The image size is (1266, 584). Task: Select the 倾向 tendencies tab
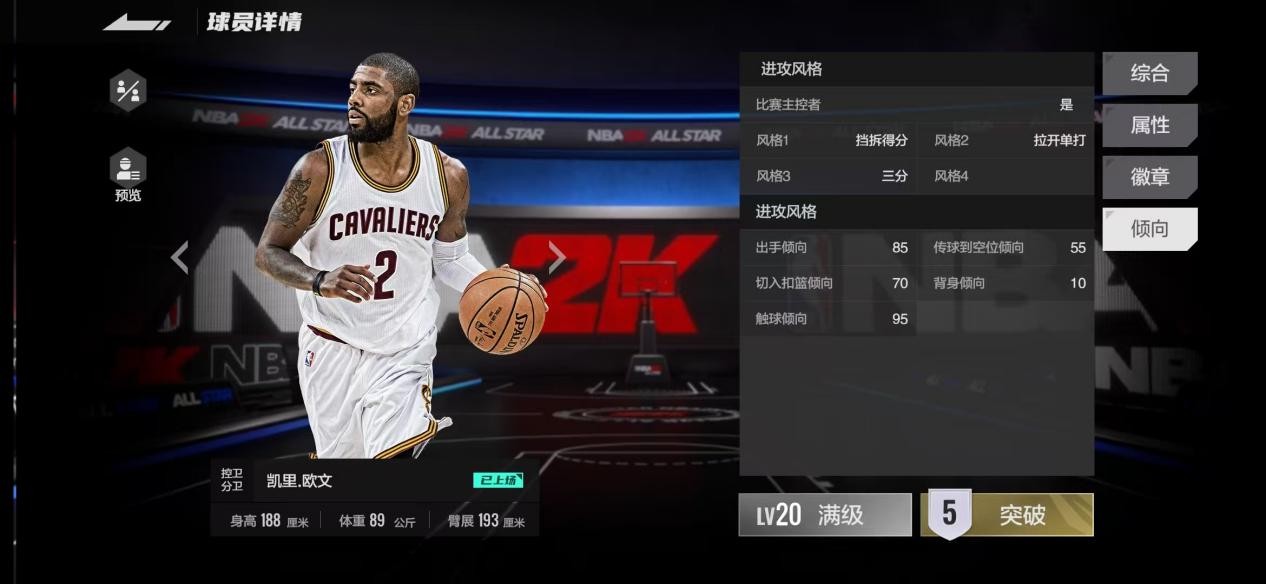coord(1149,229)
